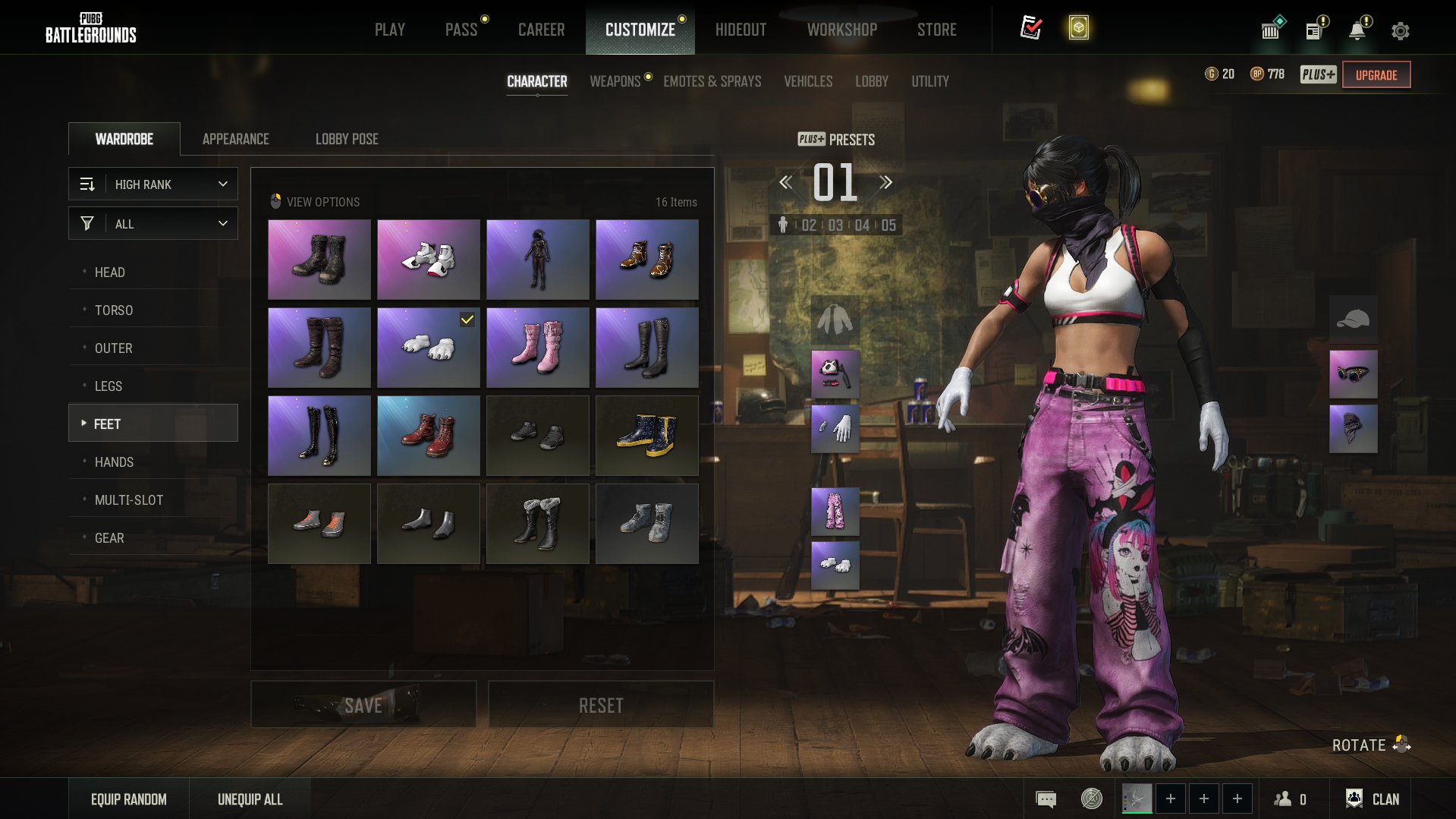Click the Upgrade button
The height and width of the screenshot is (819, 1456).
[1376, 75]
